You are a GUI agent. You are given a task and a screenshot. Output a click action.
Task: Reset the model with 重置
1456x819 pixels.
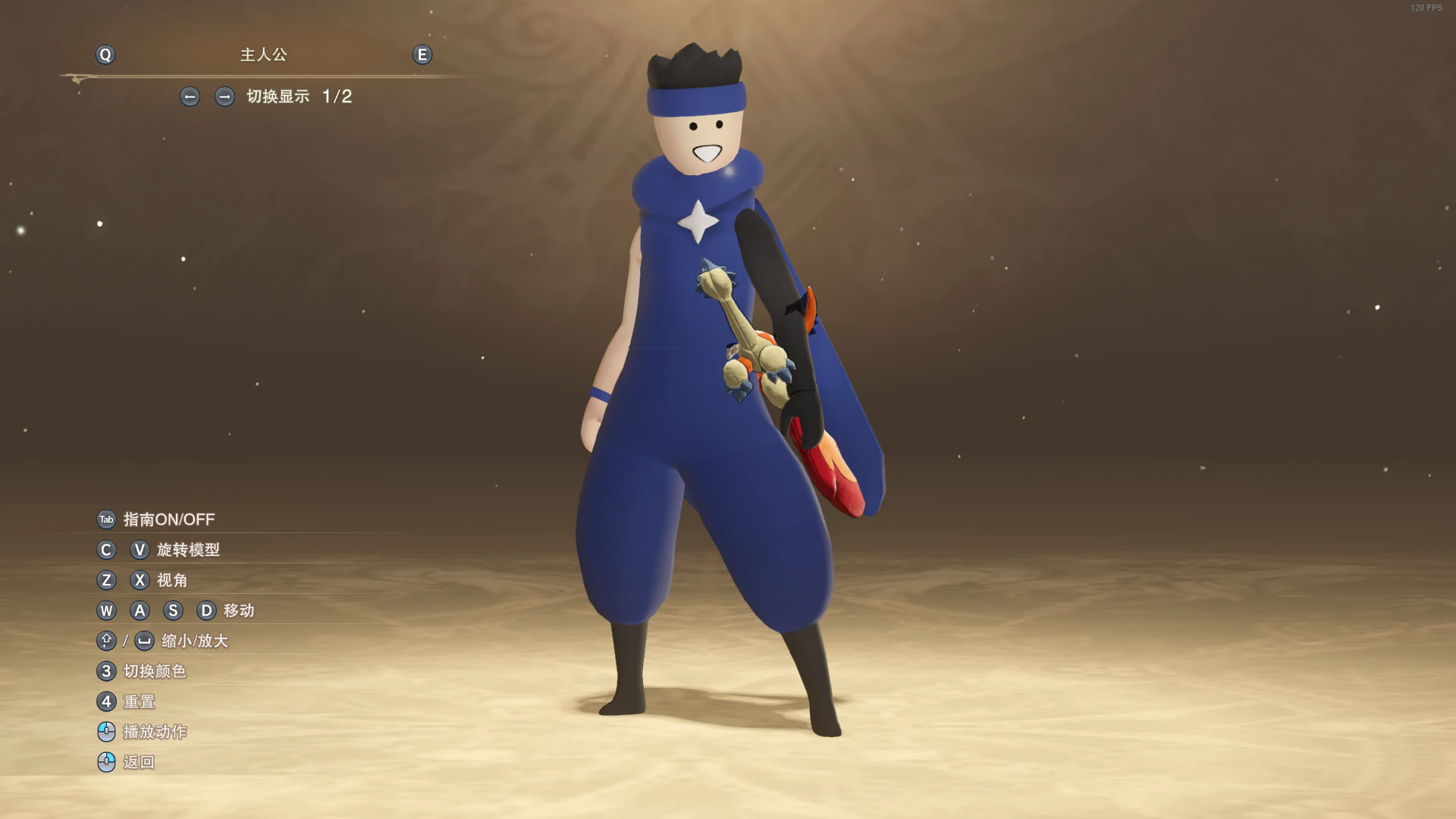[x=139, y=701]
